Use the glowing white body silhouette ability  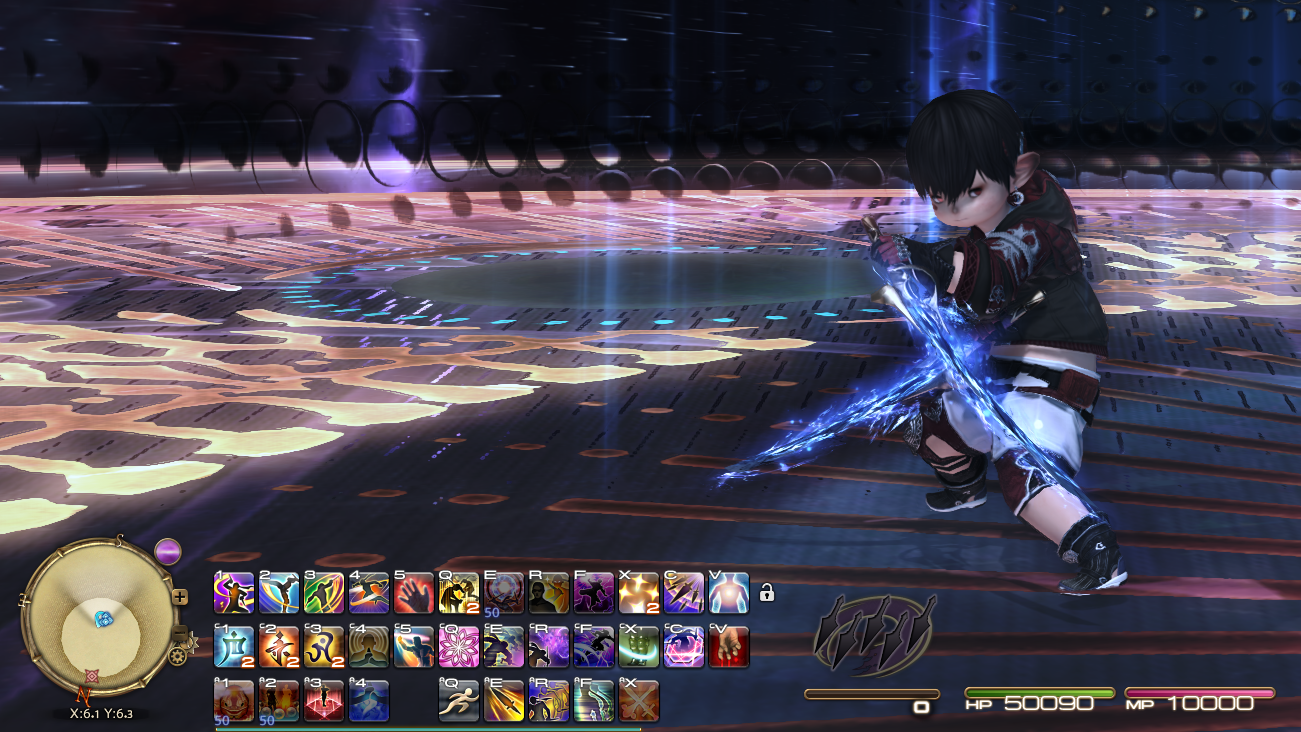tap(729, 593)
